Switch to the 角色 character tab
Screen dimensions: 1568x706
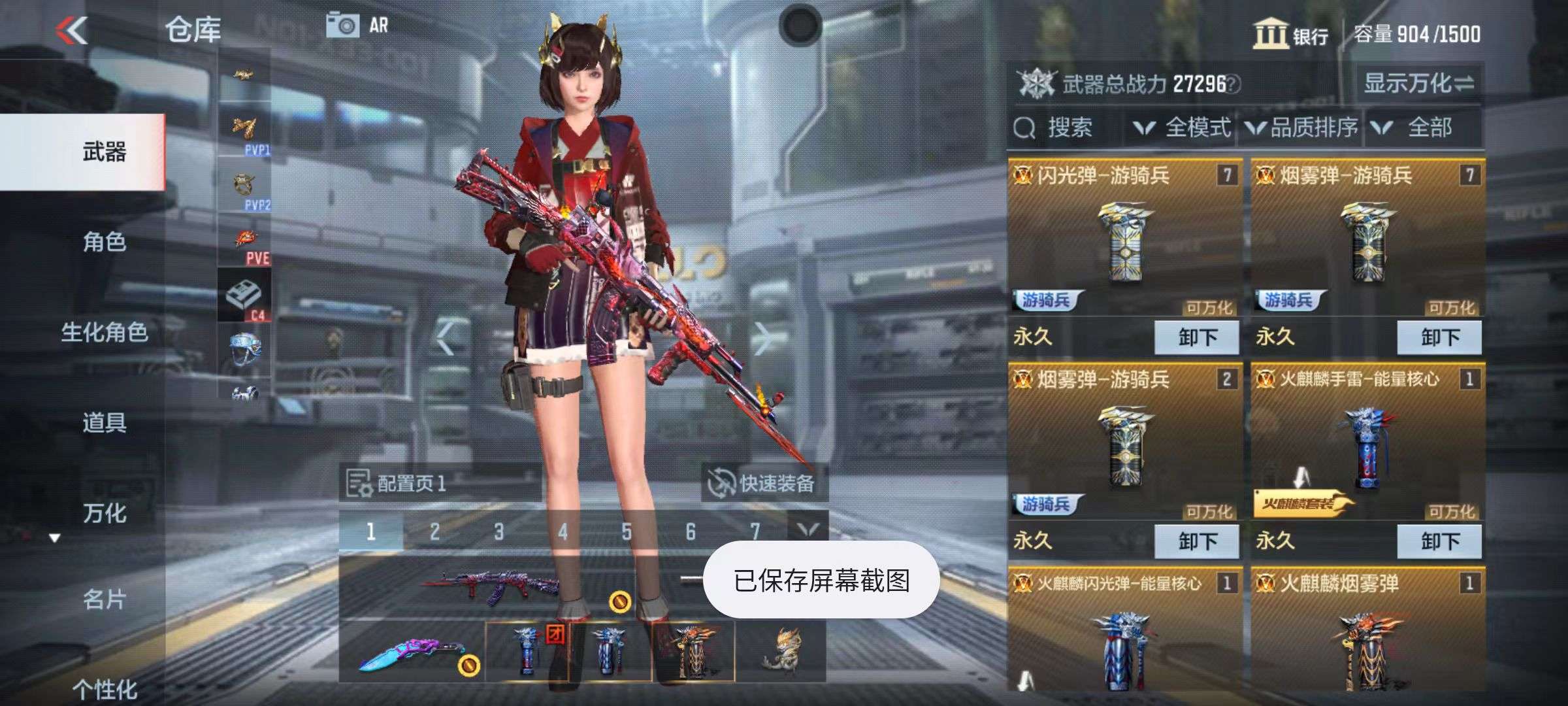105,242
